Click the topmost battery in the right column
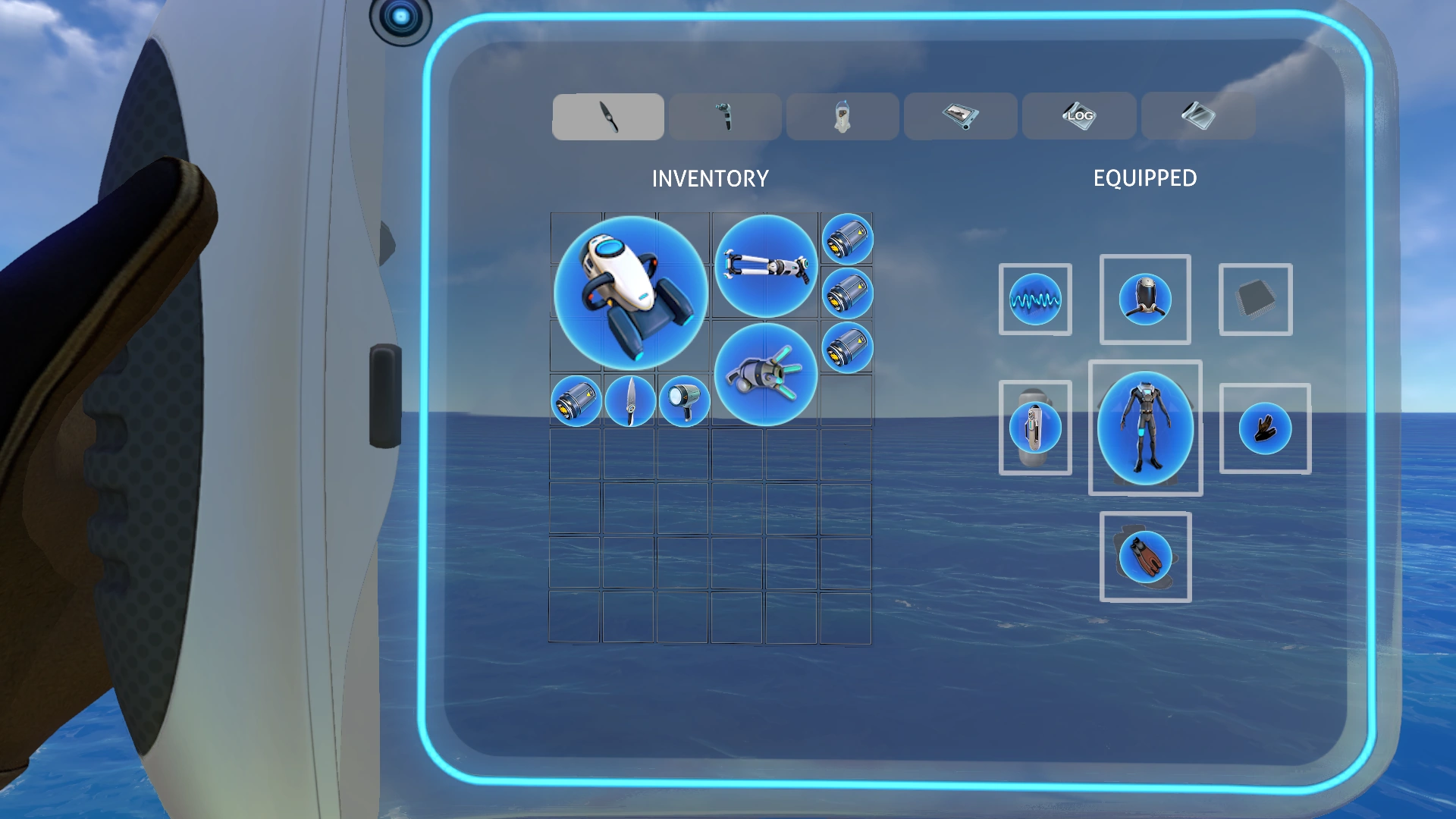Image resolution: width=1456 pixels, height=819 pixels. [x=848, y=239]
